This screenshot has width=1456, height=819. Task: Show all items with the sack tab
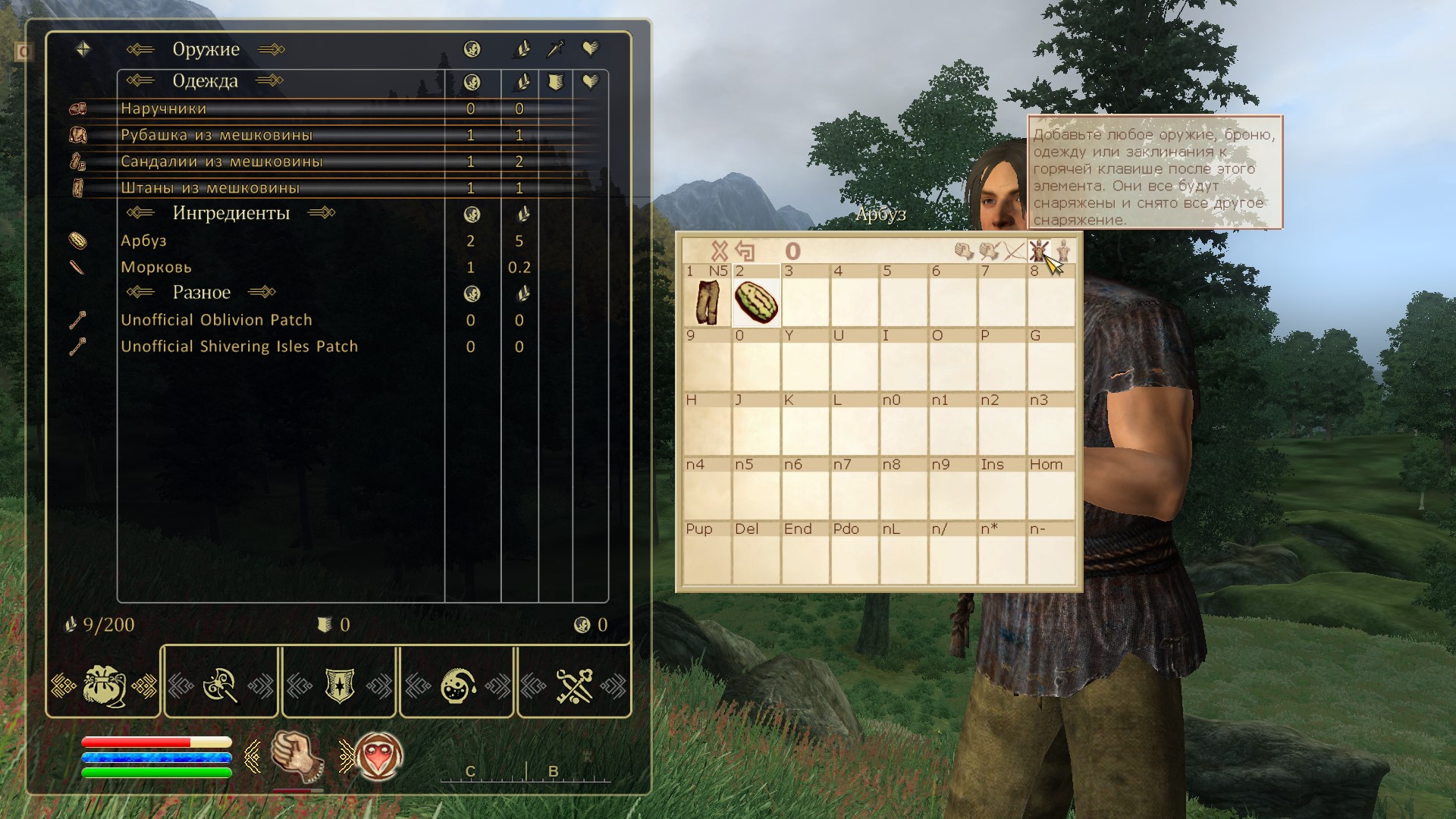104,686
